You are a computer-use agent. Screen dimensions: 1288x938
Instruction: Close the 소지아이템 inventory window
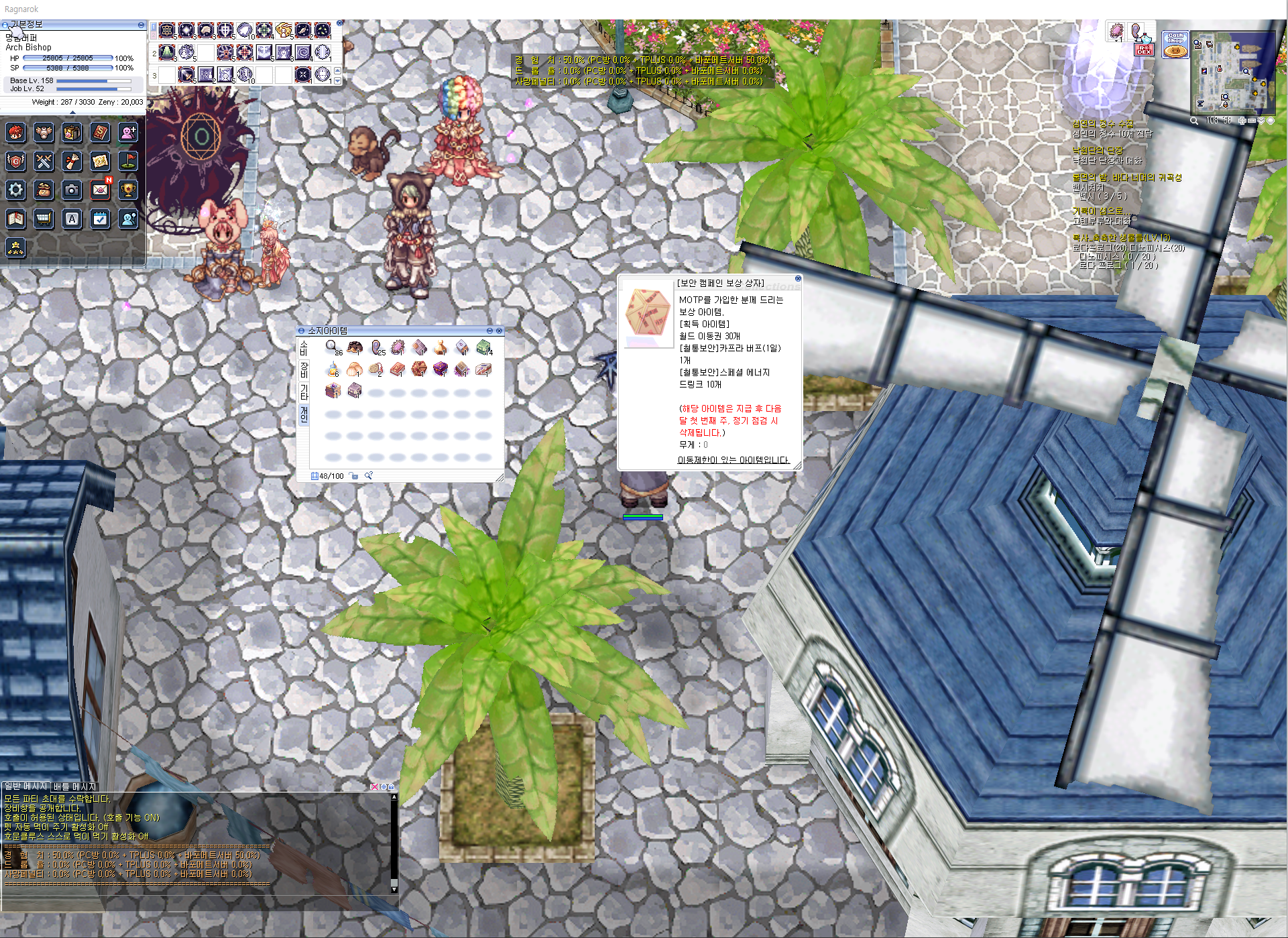point(499,331)
